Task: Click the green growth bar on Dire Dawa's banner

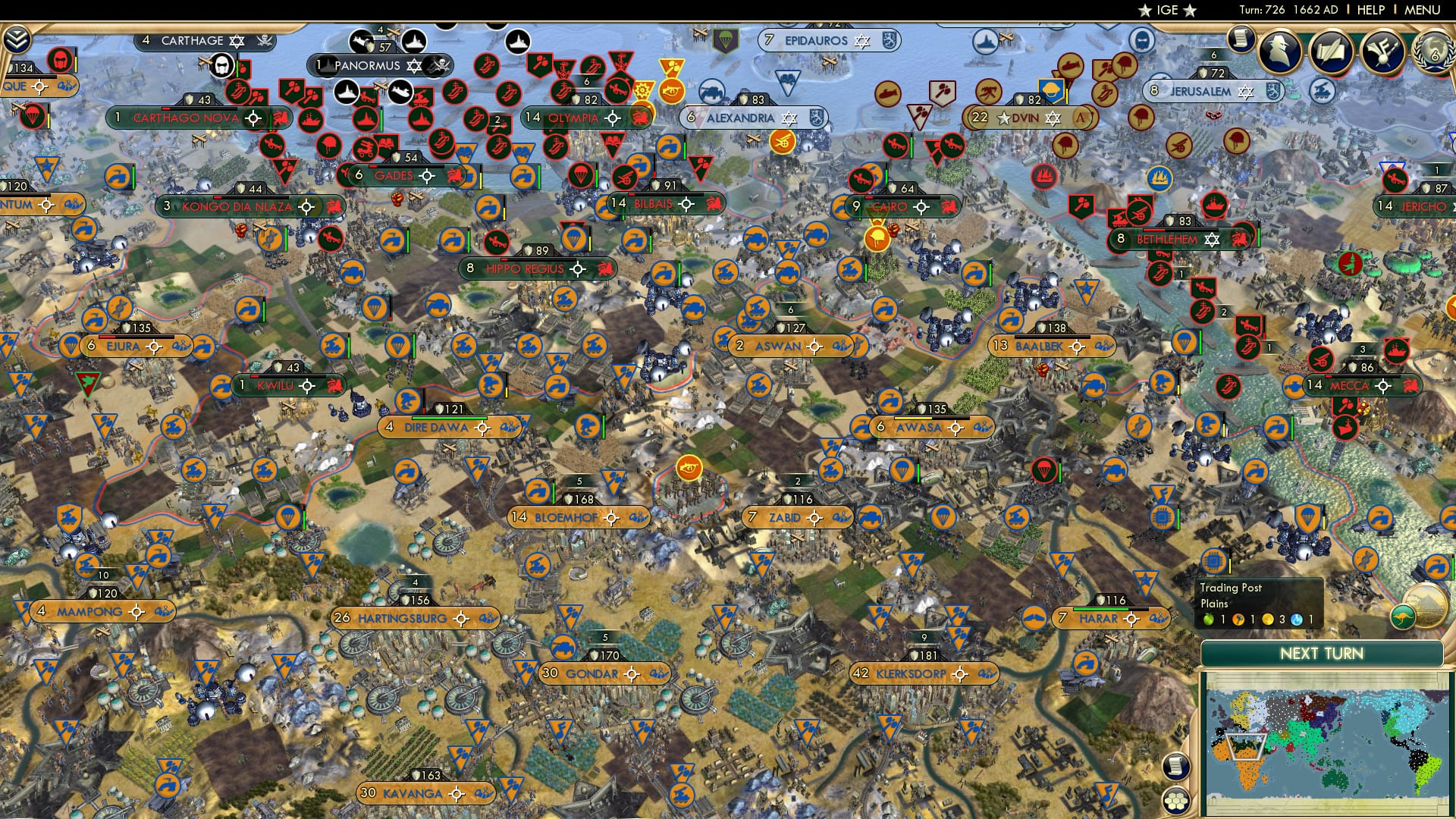Action: coord(450,418)
